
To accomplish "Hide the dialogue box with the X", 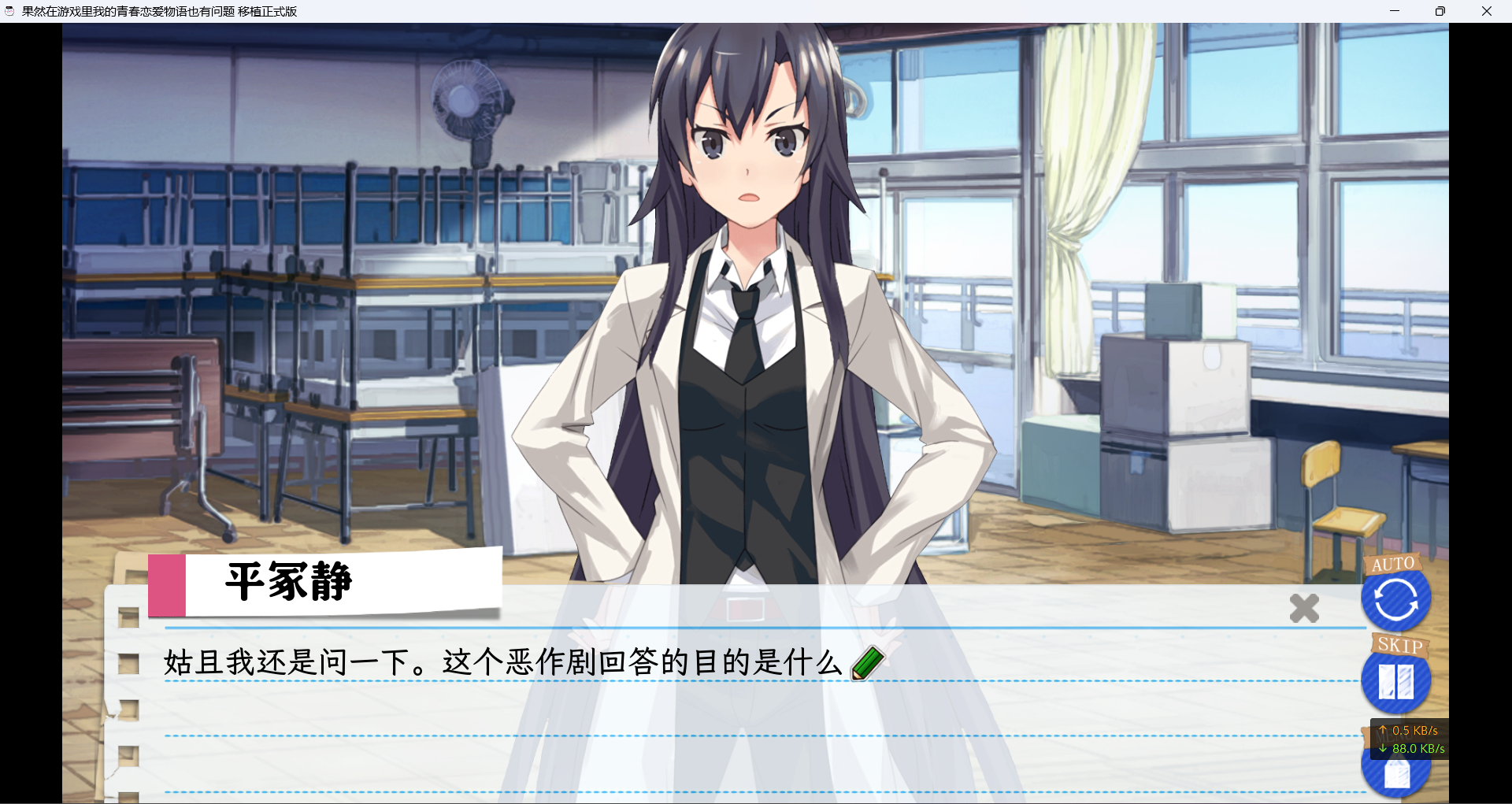I will [x=1304, y=608].
